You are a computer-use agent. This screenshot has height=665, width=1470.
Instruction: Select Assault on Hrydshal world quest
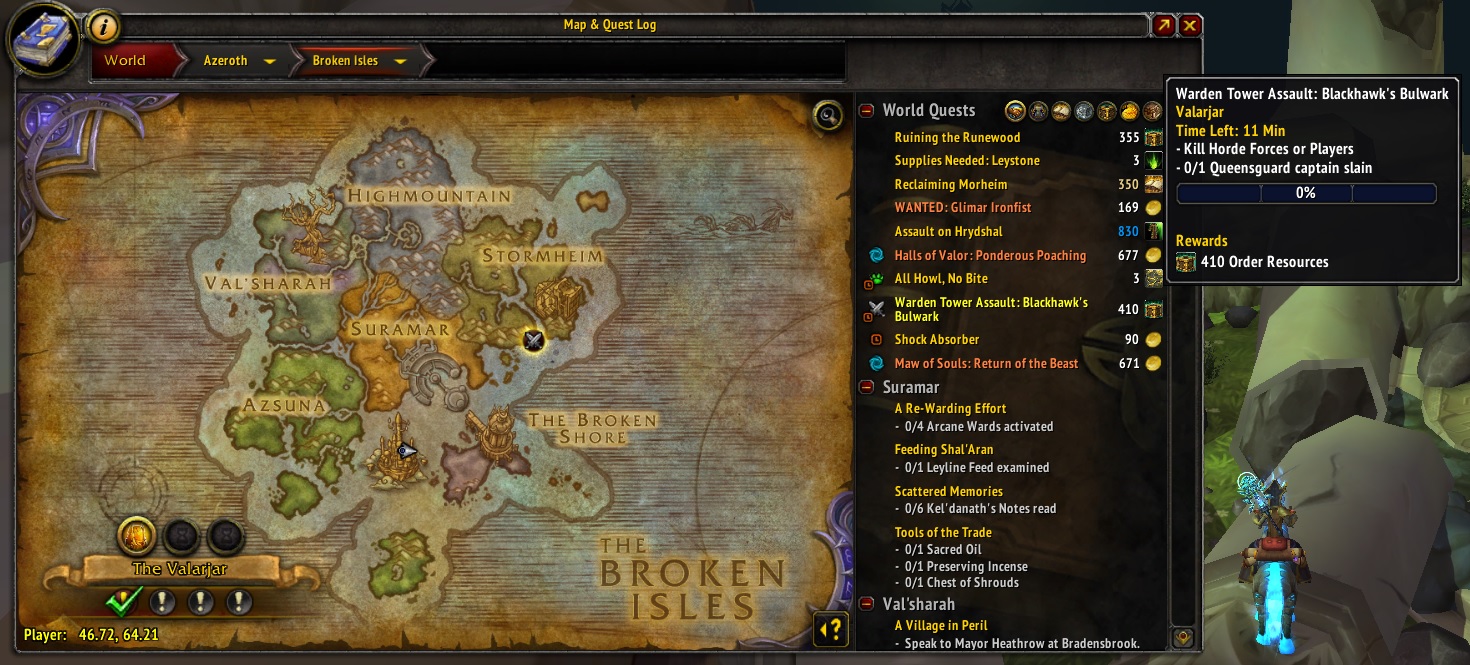click(x=948, y=232)
